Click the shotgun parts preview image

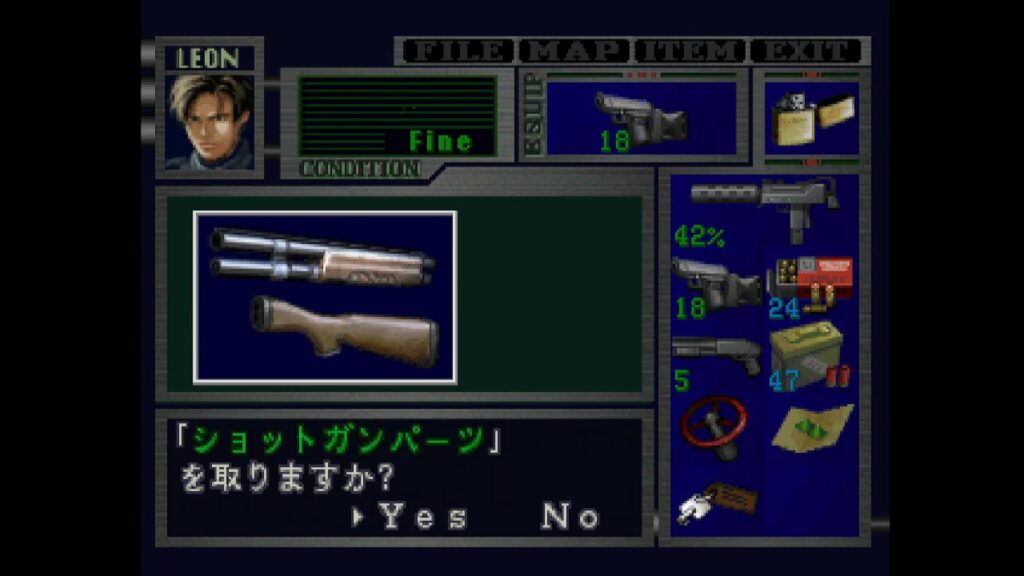point(325,297)
